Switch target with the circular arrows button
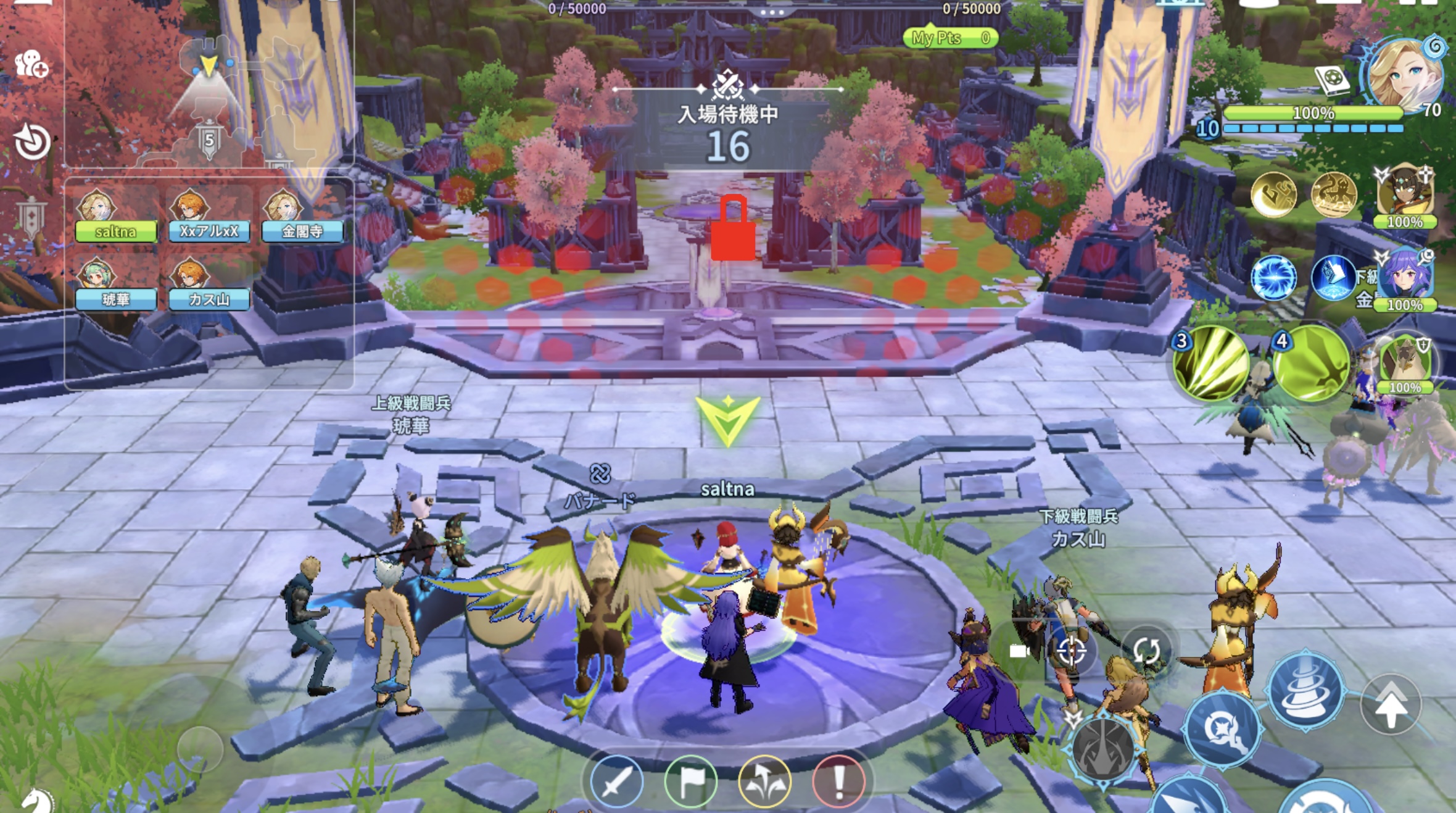The height and width of the screenshot is (813, 1456). [1146, 650]
